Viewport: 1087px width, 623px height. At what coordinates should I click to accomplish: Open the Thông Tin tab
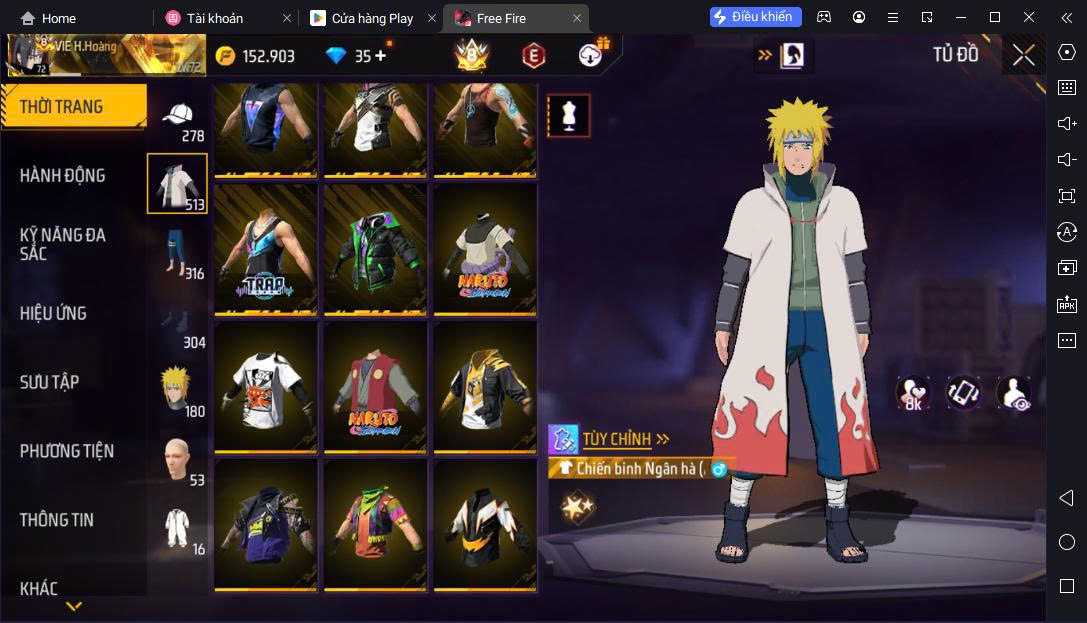click(57, 520)
